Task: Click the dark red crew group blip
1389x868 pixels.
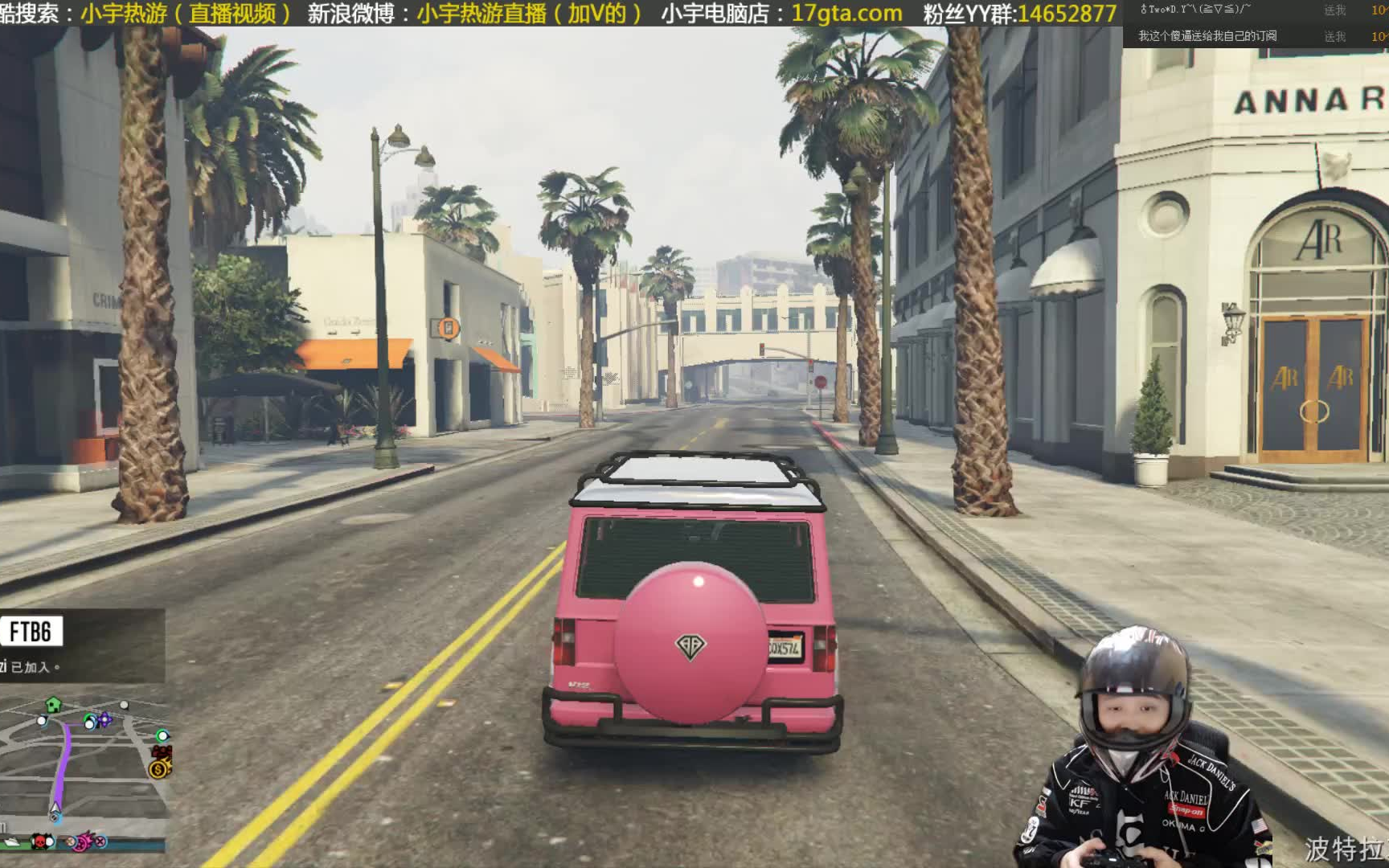Action: 161,751
